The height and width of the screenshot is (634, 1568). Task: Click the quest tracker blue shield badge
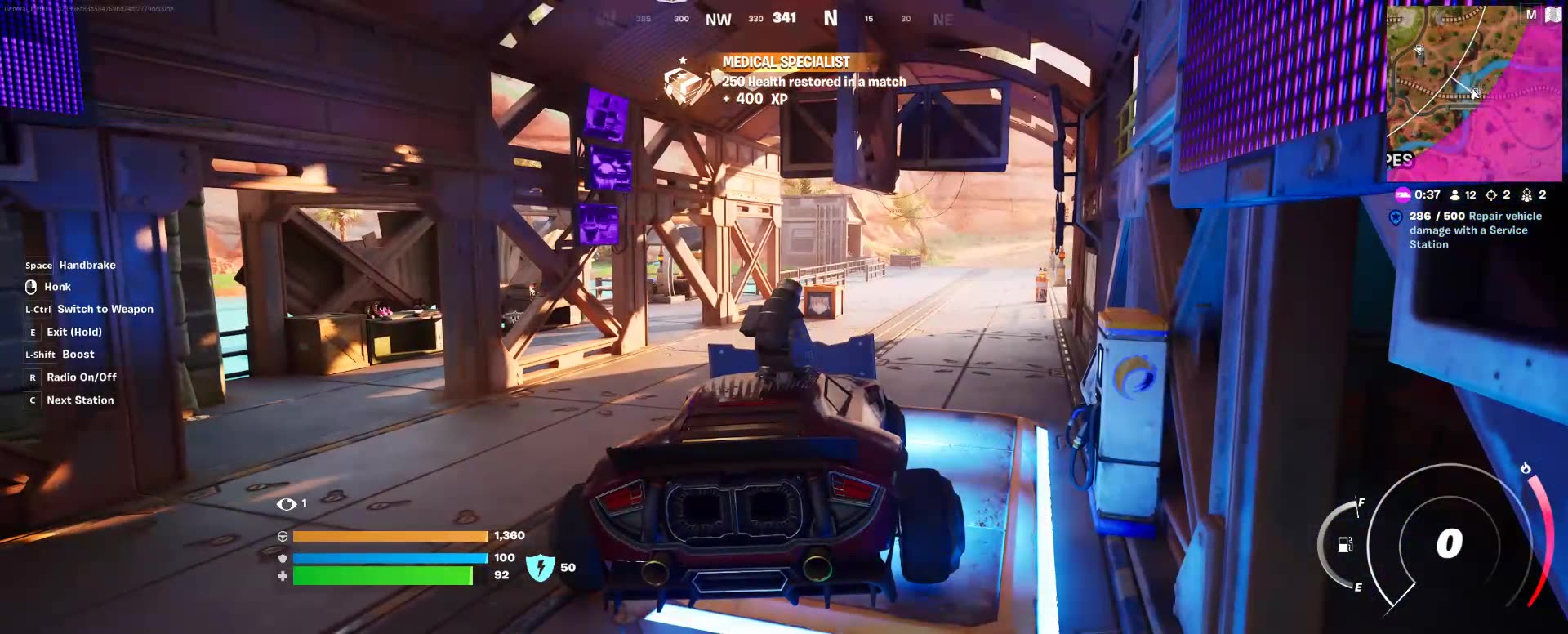(1396, 217)
